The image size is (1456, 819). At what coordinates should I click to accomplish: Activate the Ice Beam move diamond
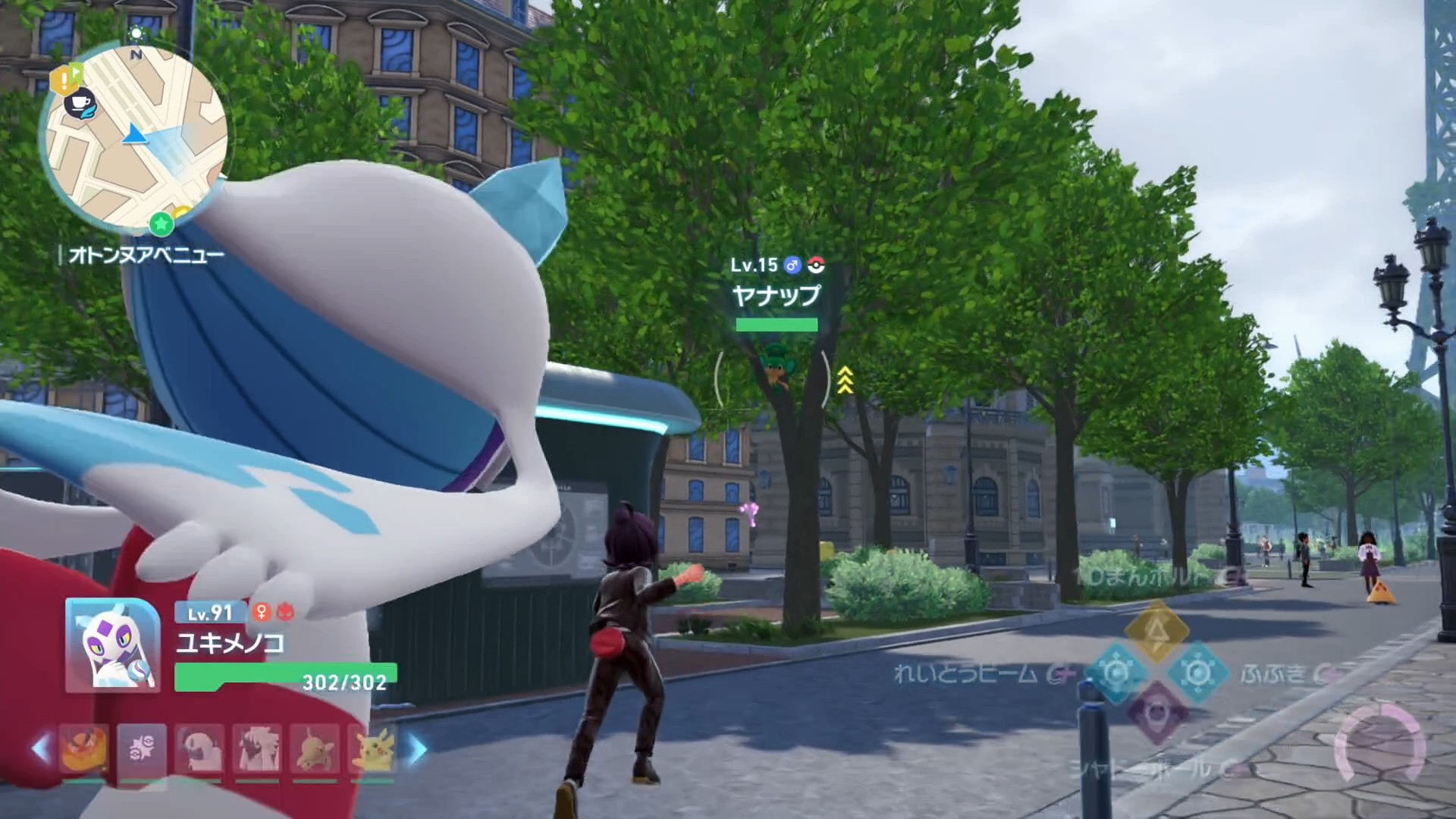pyautogui.click(x=1116, y=673)
